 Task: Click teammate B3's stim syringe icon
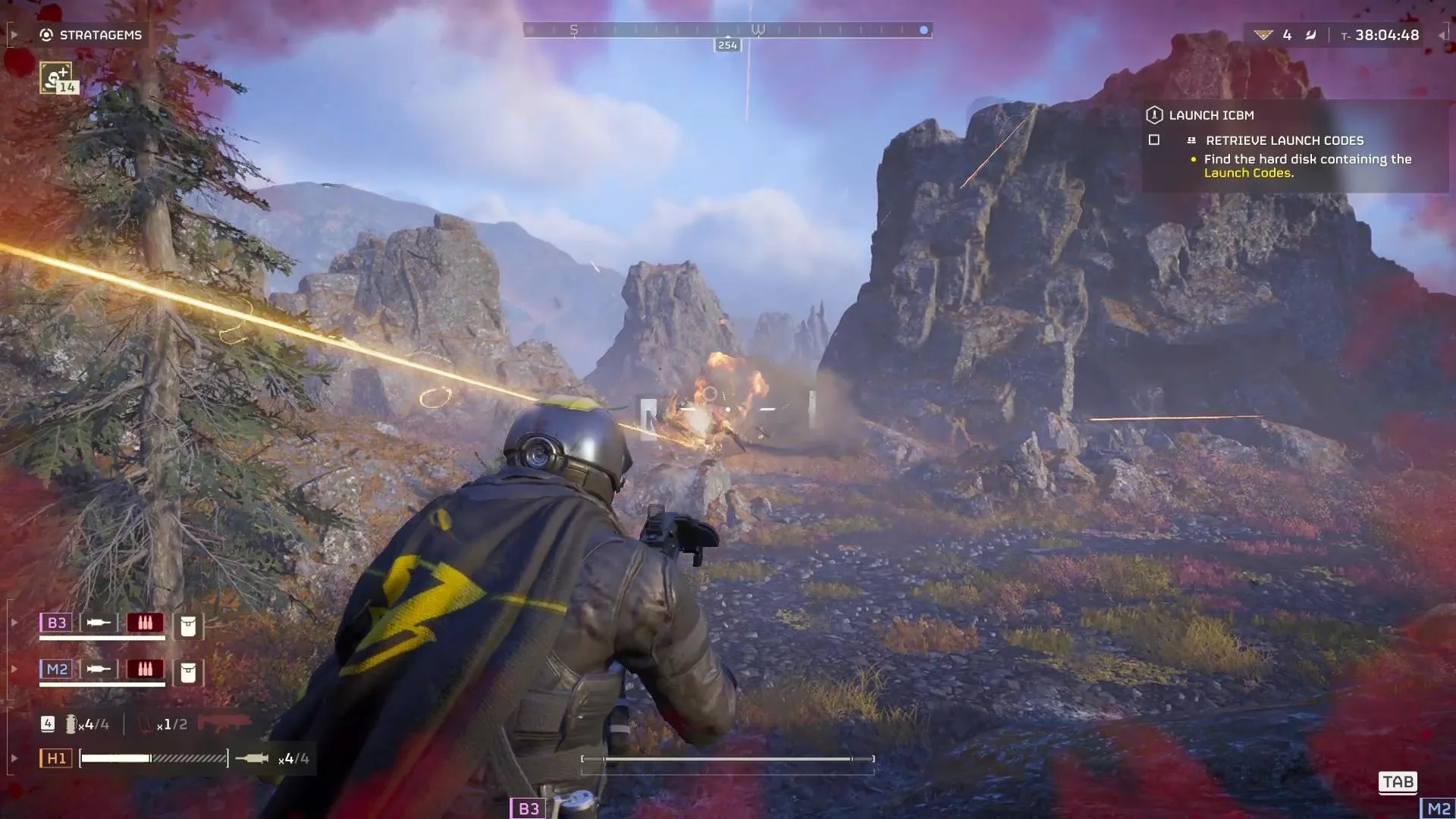tap(99, 623)
